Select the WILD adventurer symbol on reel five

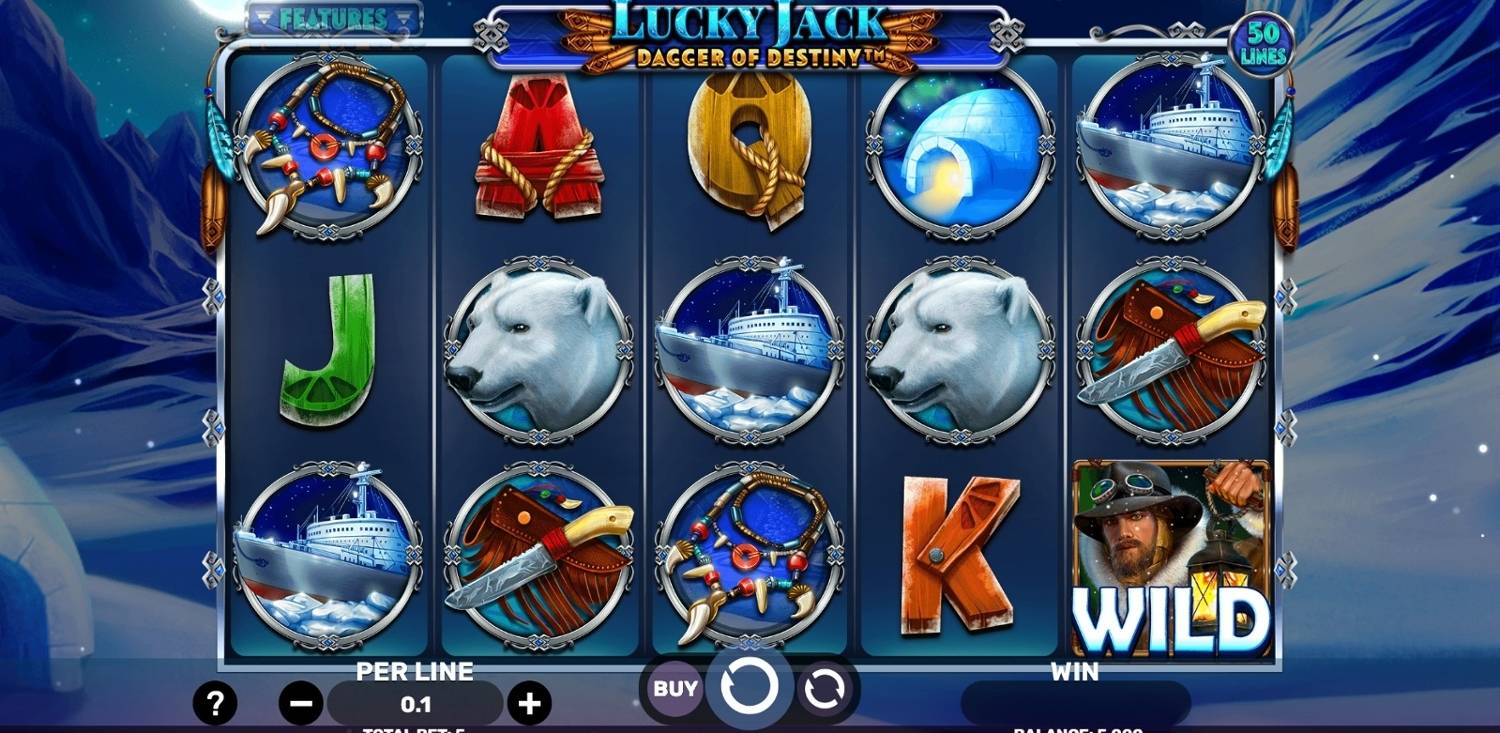pos(1172,553)
